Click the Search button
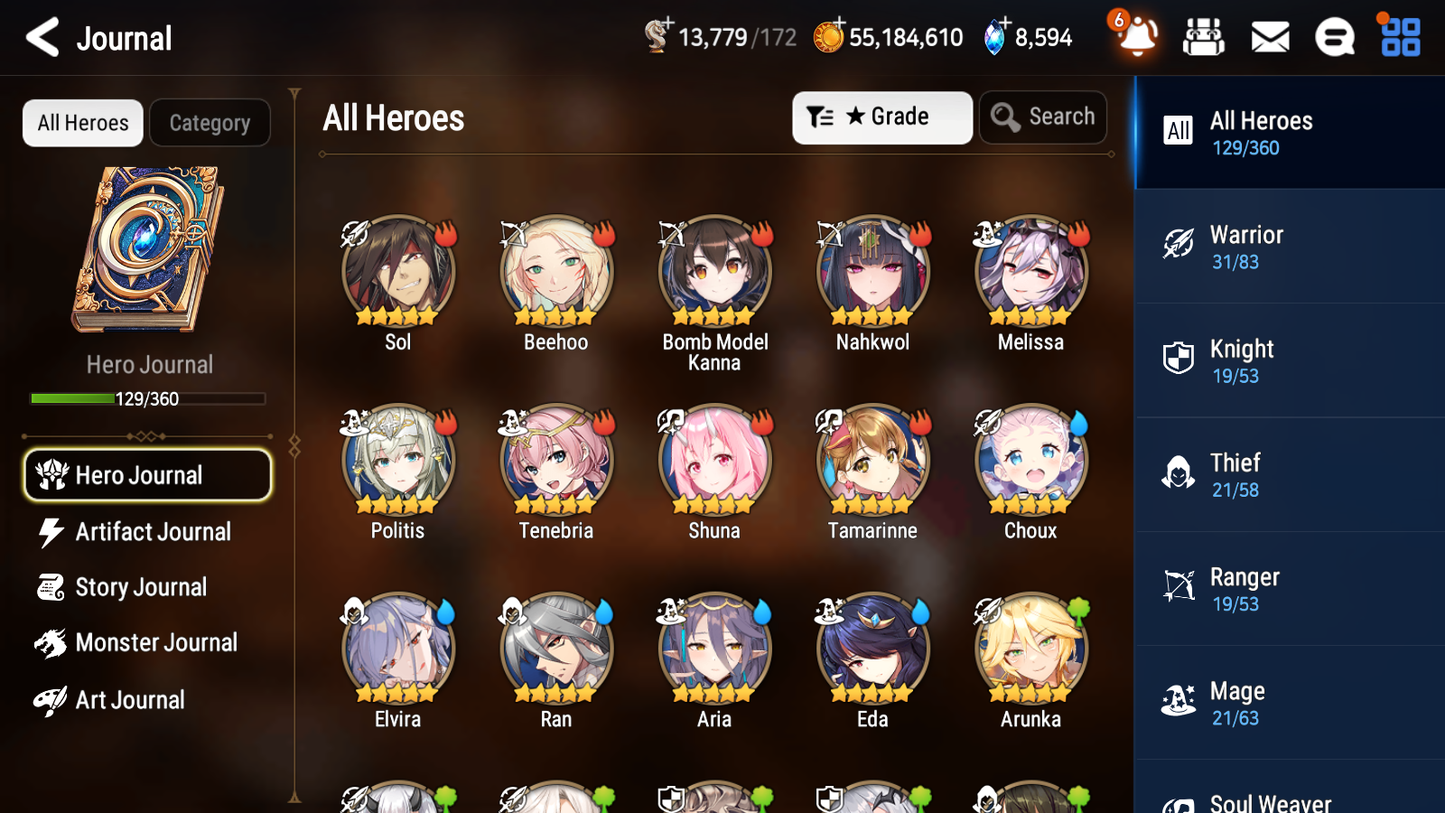This screenshot has width=1445, height=813. pos(1042,117)
